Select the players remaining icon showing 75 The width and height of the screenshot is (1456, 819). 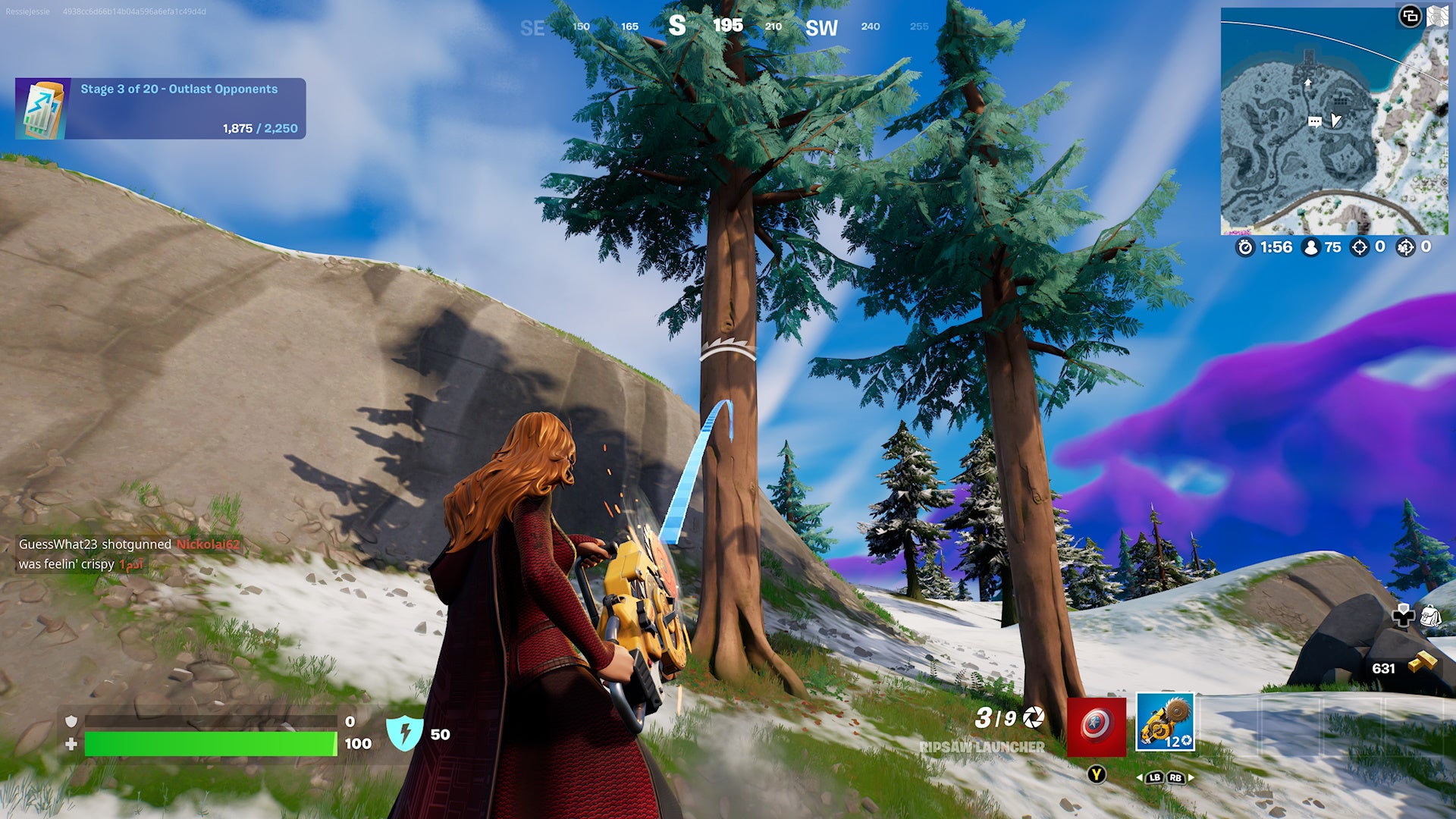1311,246
